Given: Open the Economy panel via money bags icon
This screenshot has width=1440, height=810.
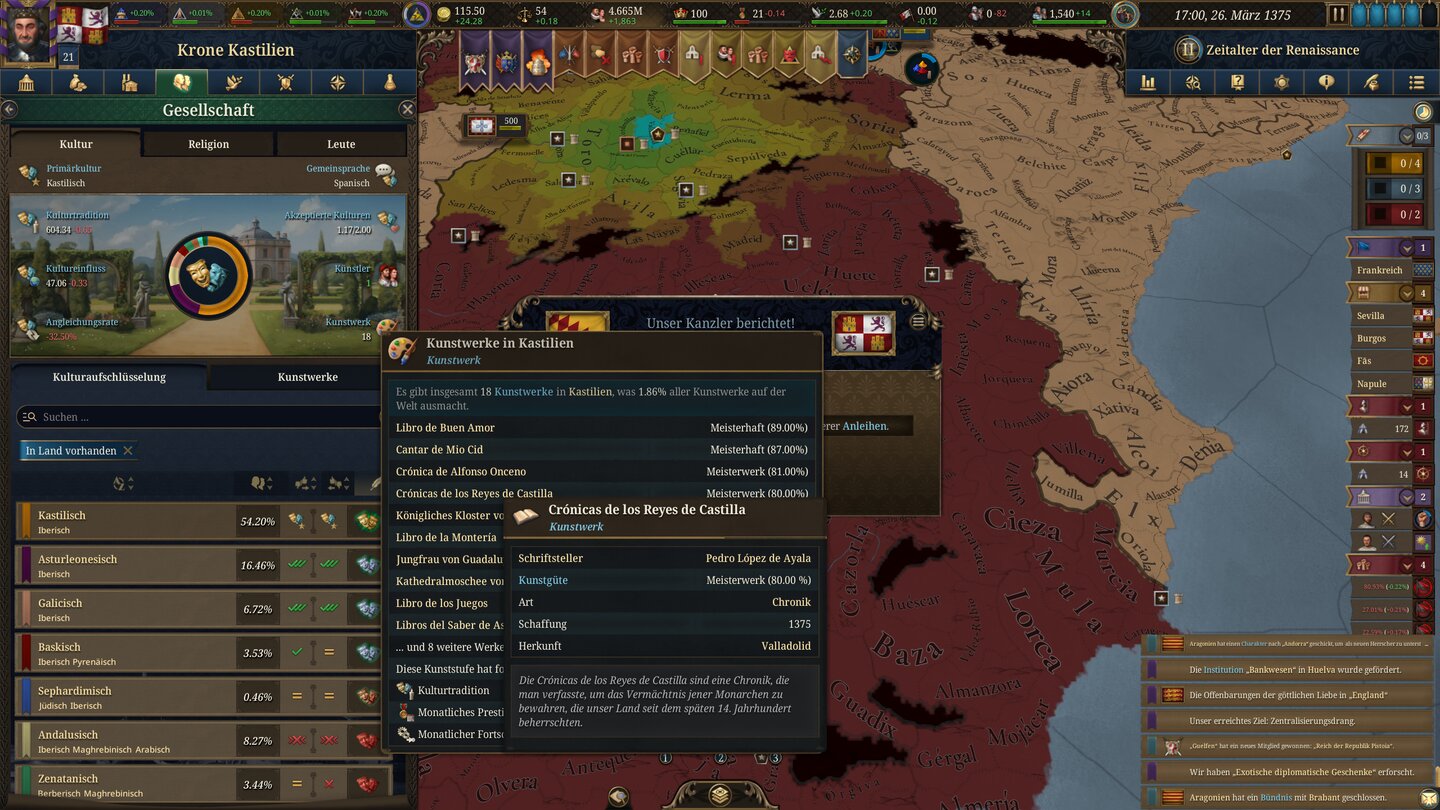Looking at the screenshot, I should click(x=76, y=81).
